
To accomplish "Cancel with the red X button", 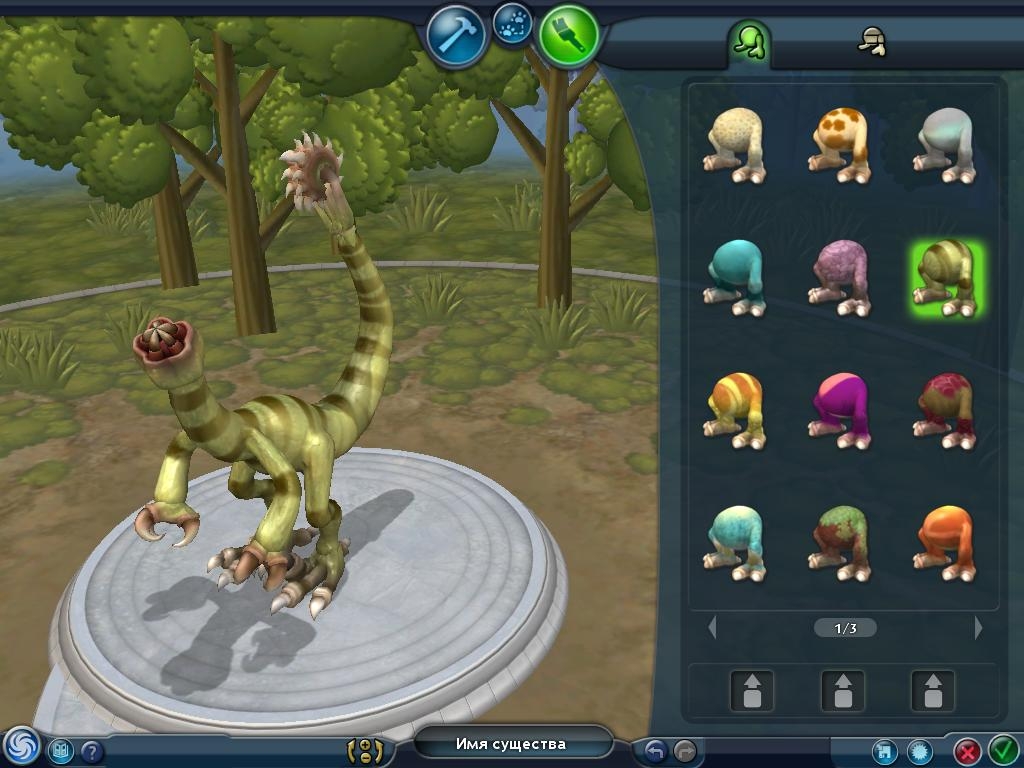I will (x=967, y=750).
